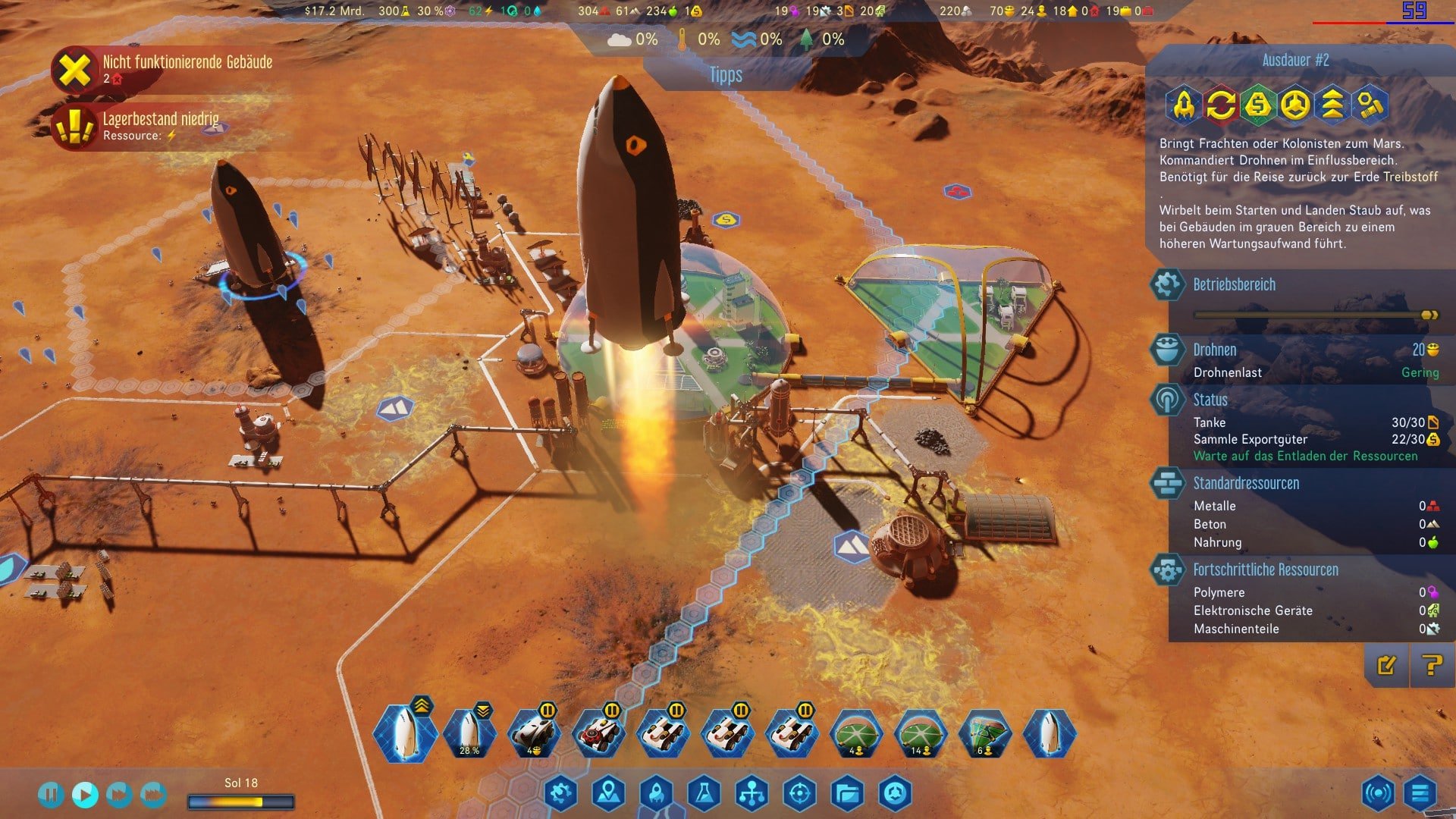Pause the game speed
This screenshot has width=1456, height=819.
point(50,794)
